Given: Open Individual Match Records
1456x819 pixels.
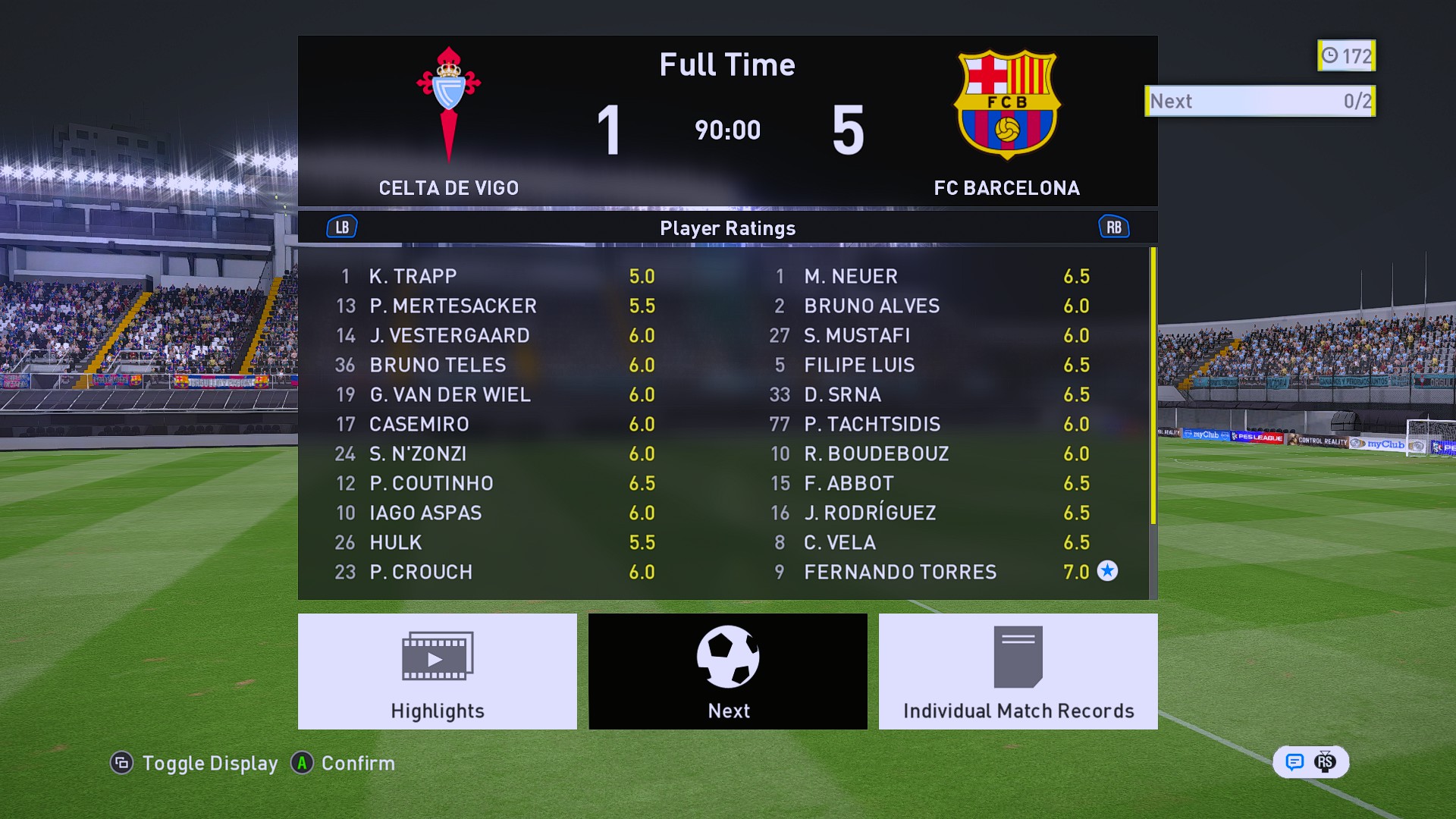Looking at the screenshot, I should (x=1018, y=671).
